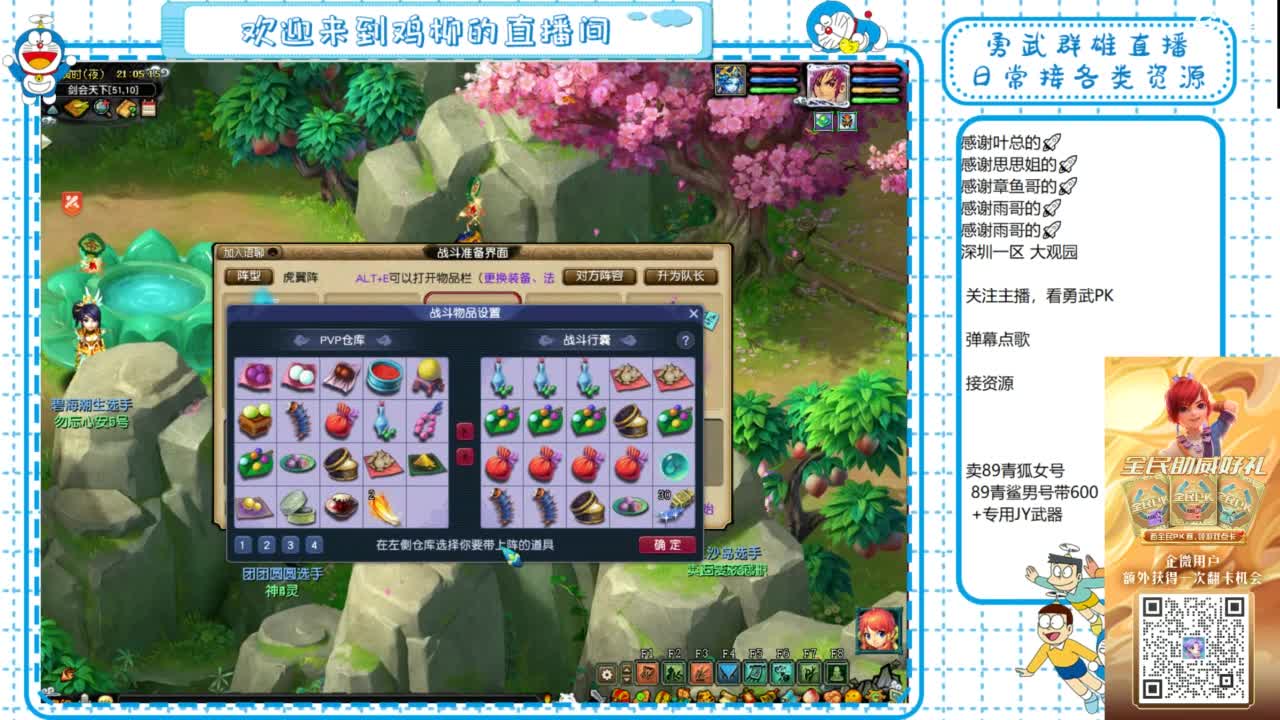
Task: Collapse the skill bar using the arrows beside gear
Action: click(627, 674)
